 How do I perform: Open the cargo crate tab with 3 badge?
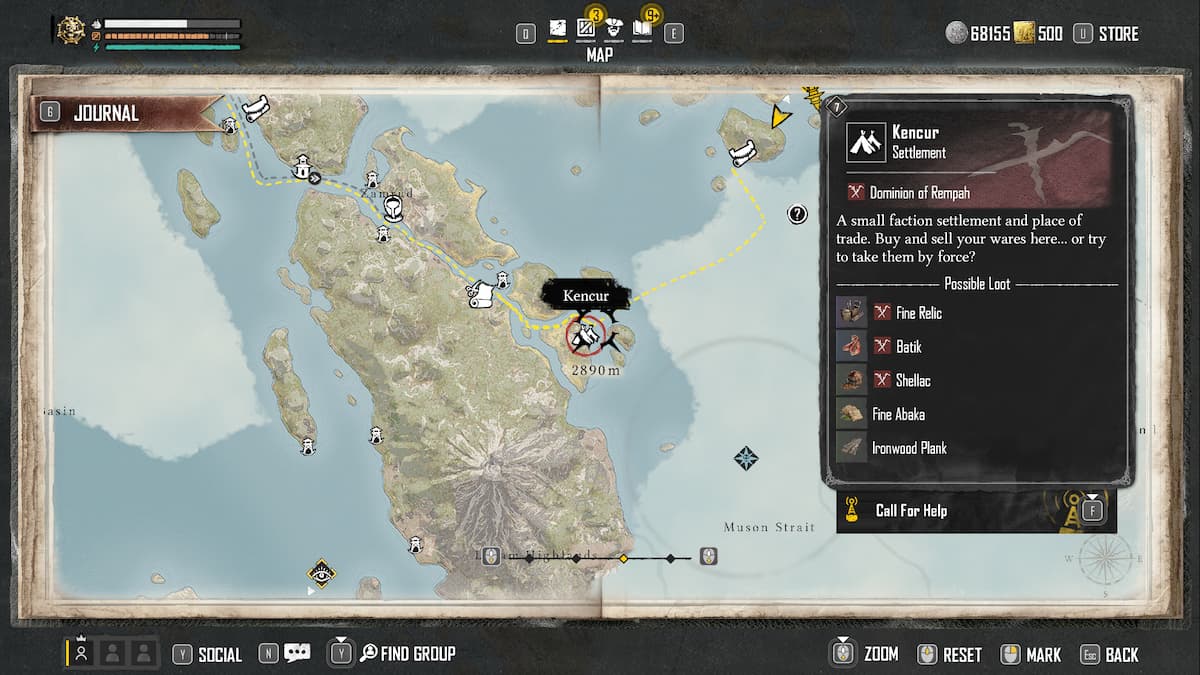coord(587,30)
